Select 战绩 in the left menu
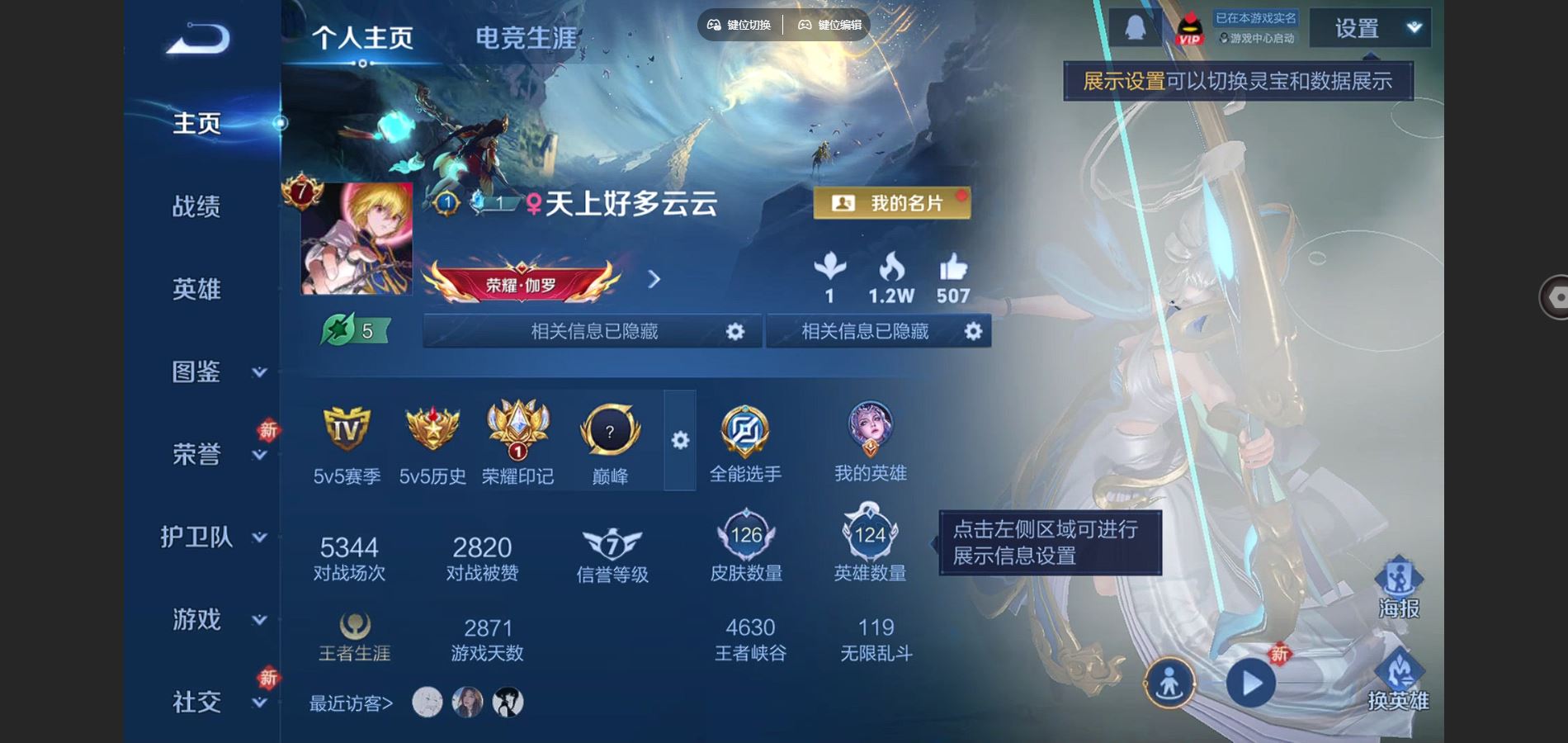This screenshot has height=743, width=1568. pos(198,208)
